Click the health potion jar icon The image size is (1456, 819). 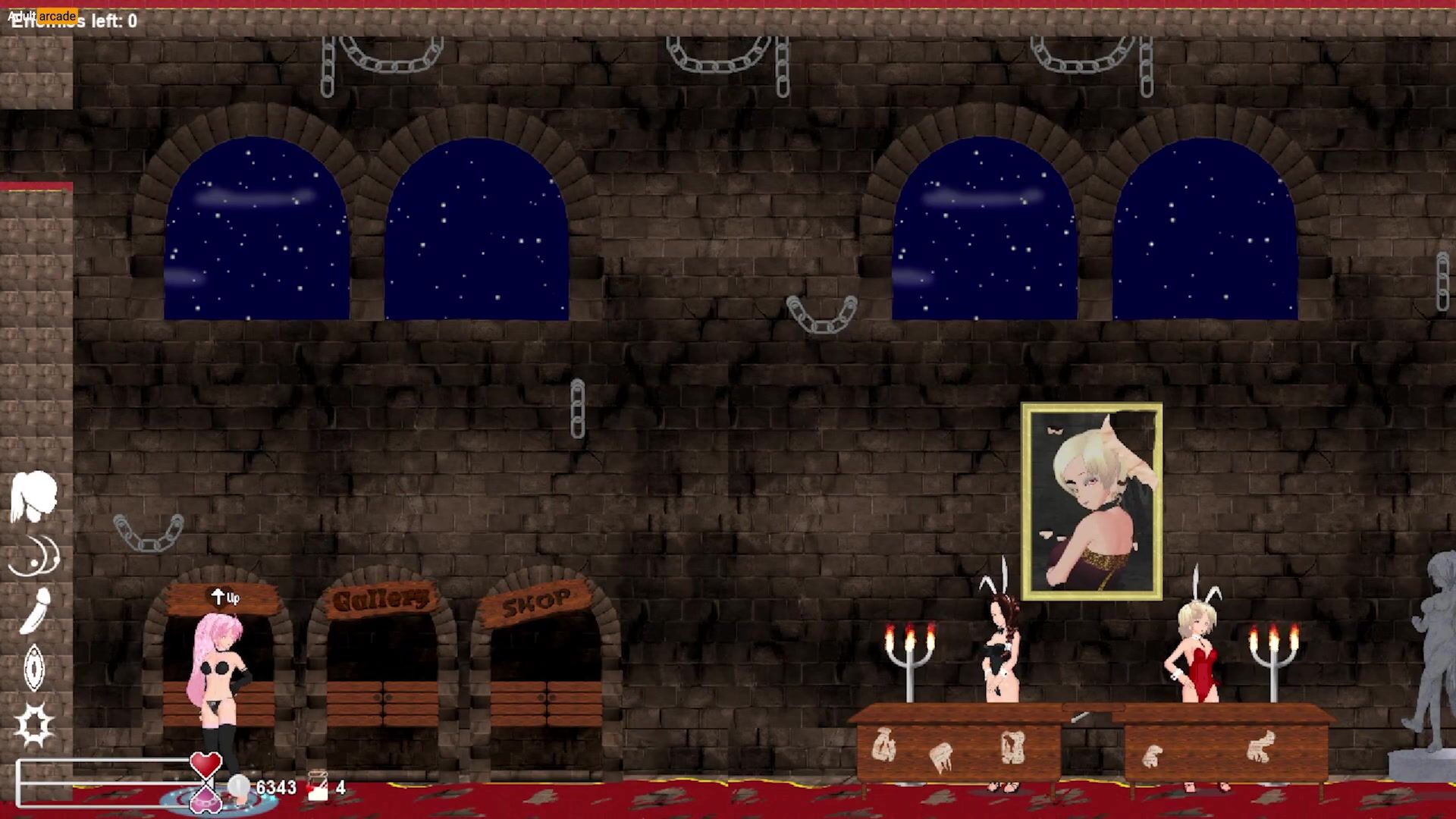pos(318,786)
